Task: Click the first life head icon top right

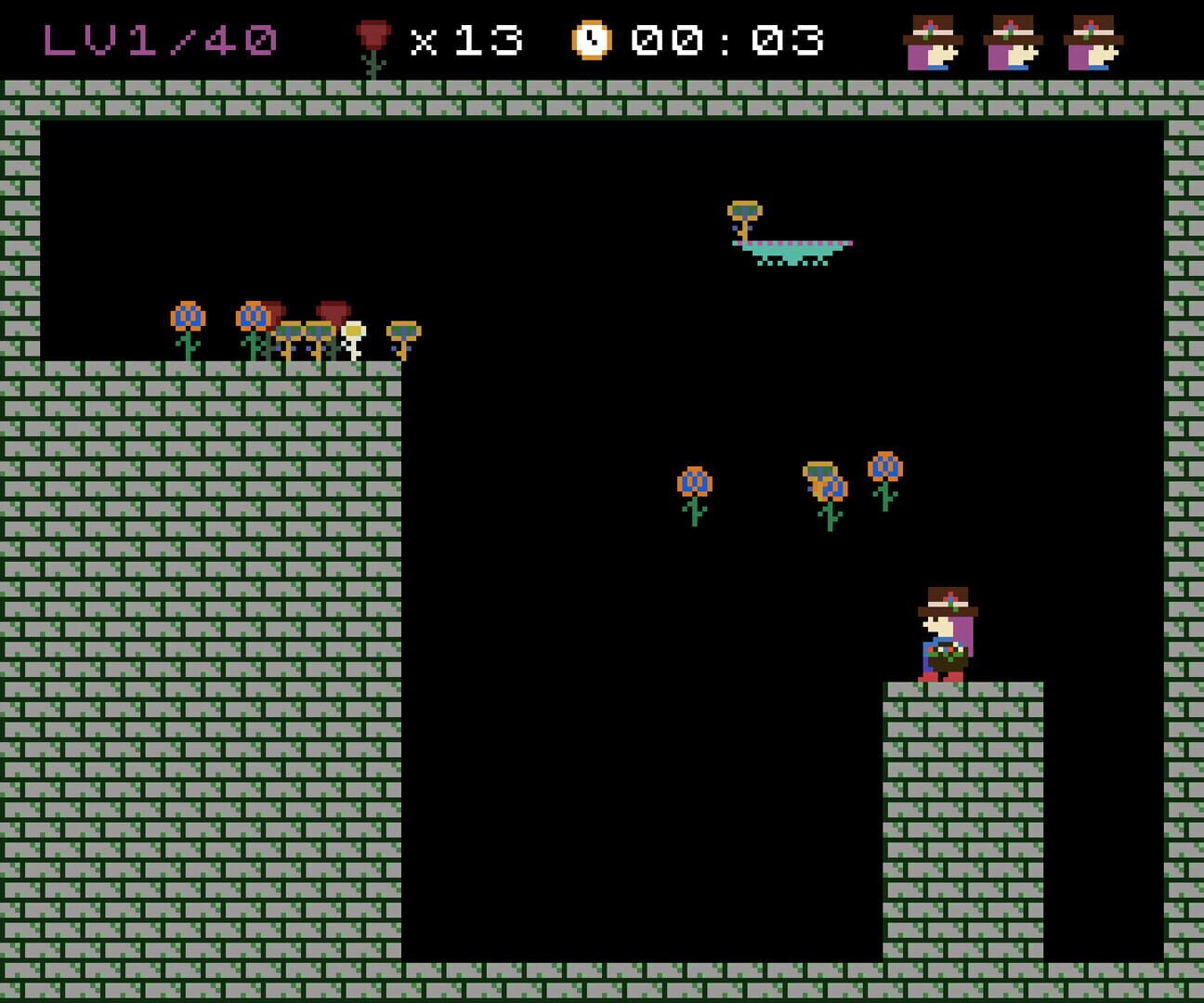Action: [x=932, y=40]
